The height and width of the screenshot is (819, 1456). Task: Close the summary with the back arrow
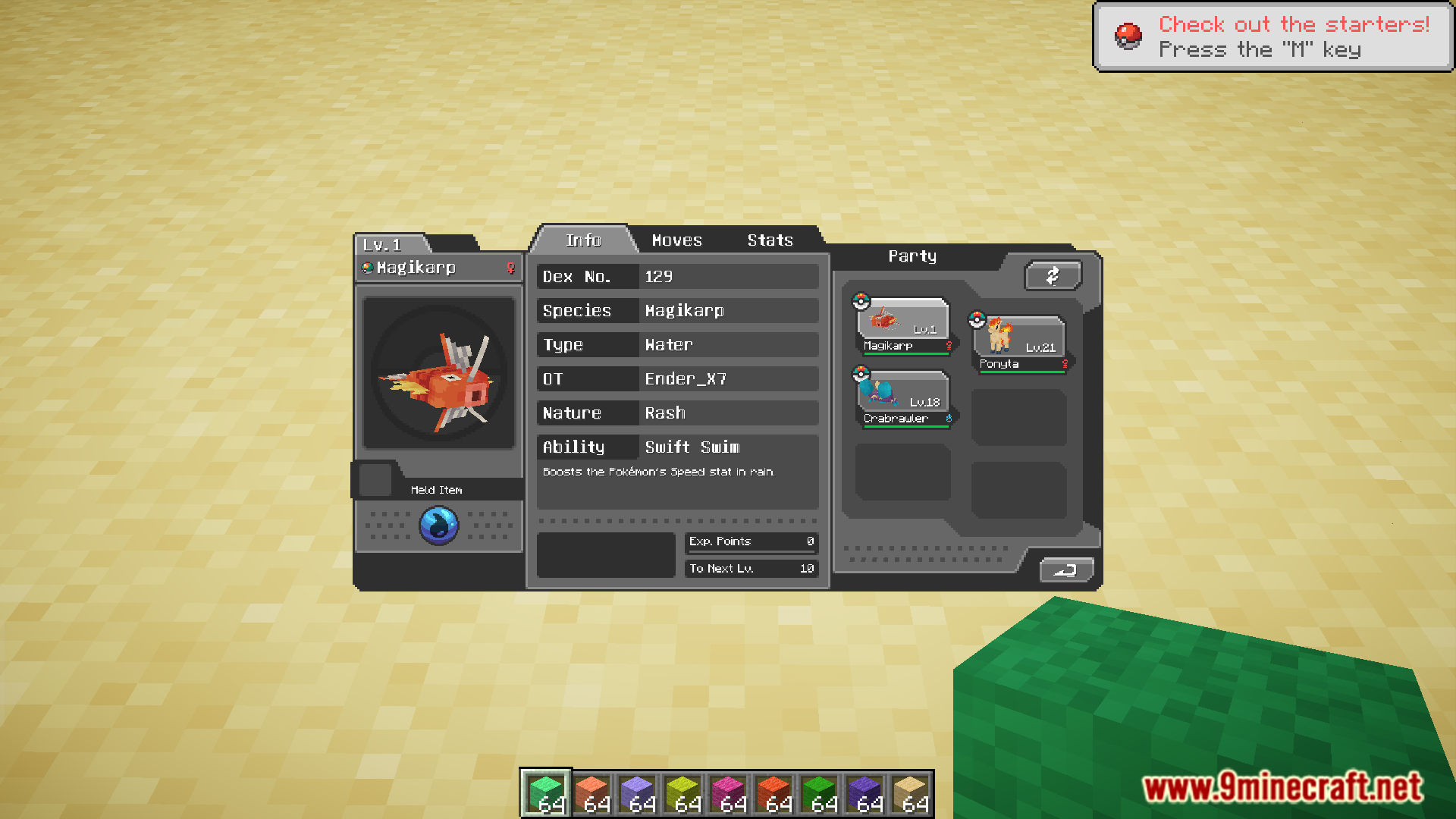[x=1065, y=570]
